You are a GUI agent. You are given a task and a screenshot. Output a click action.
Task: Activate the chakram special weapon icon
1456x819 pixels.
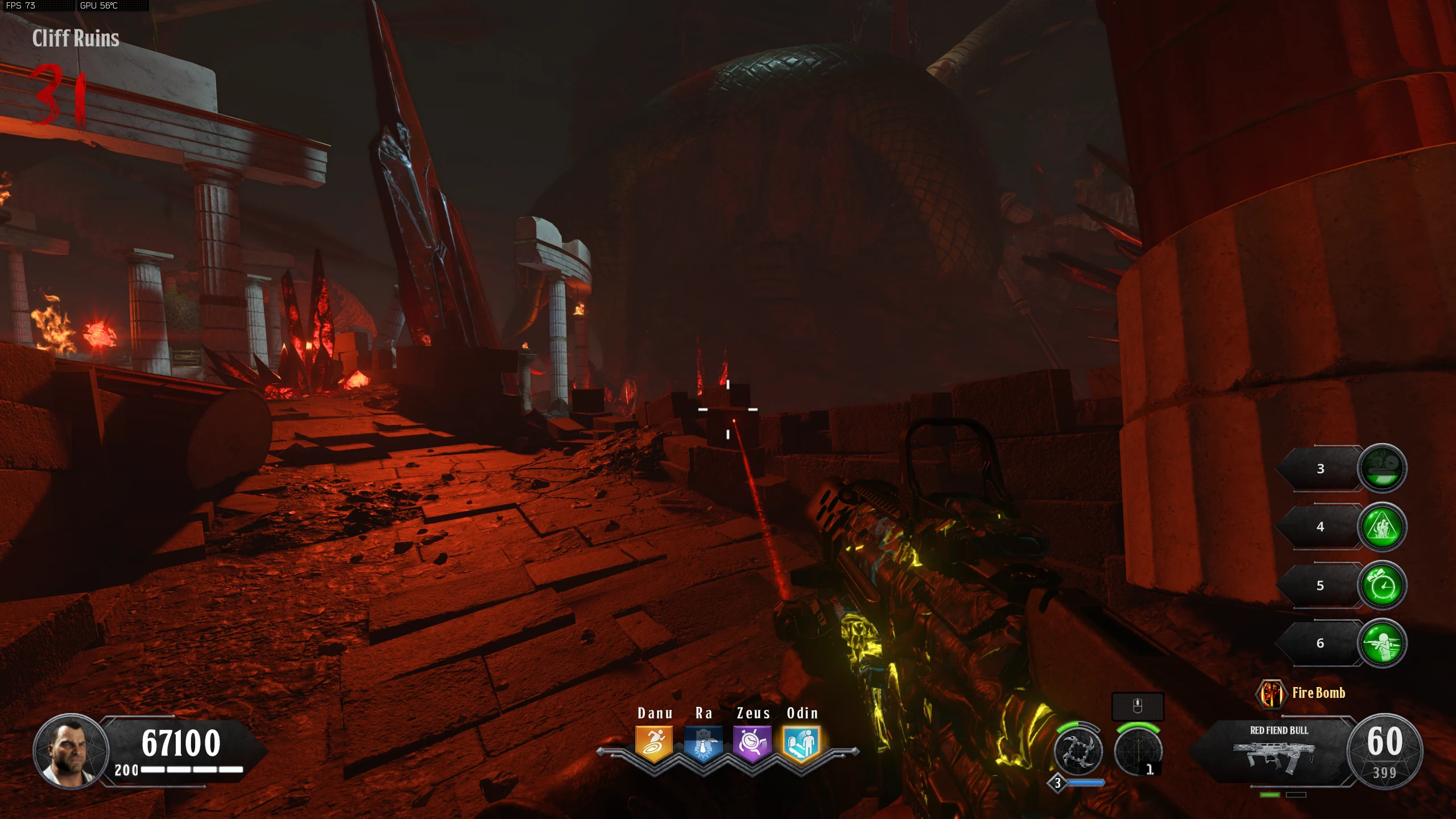point(1078,752)
